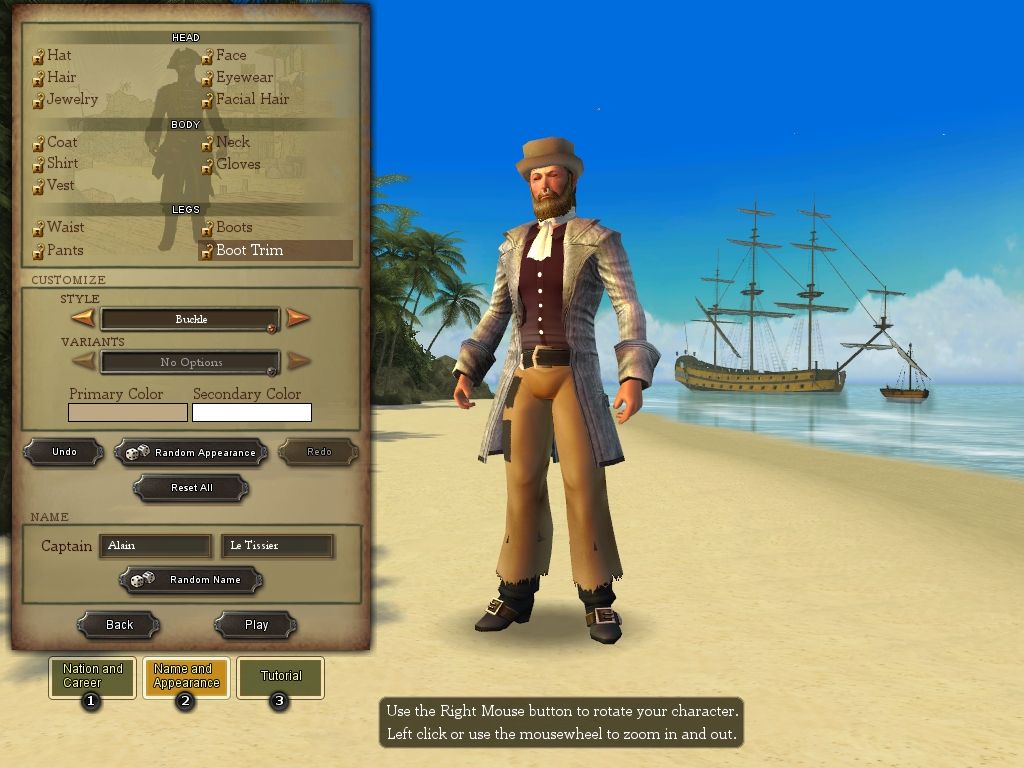This screenshot has width=1024, height=768.
Task: Select the Gloves category
Action: click(x=238, y=164)
